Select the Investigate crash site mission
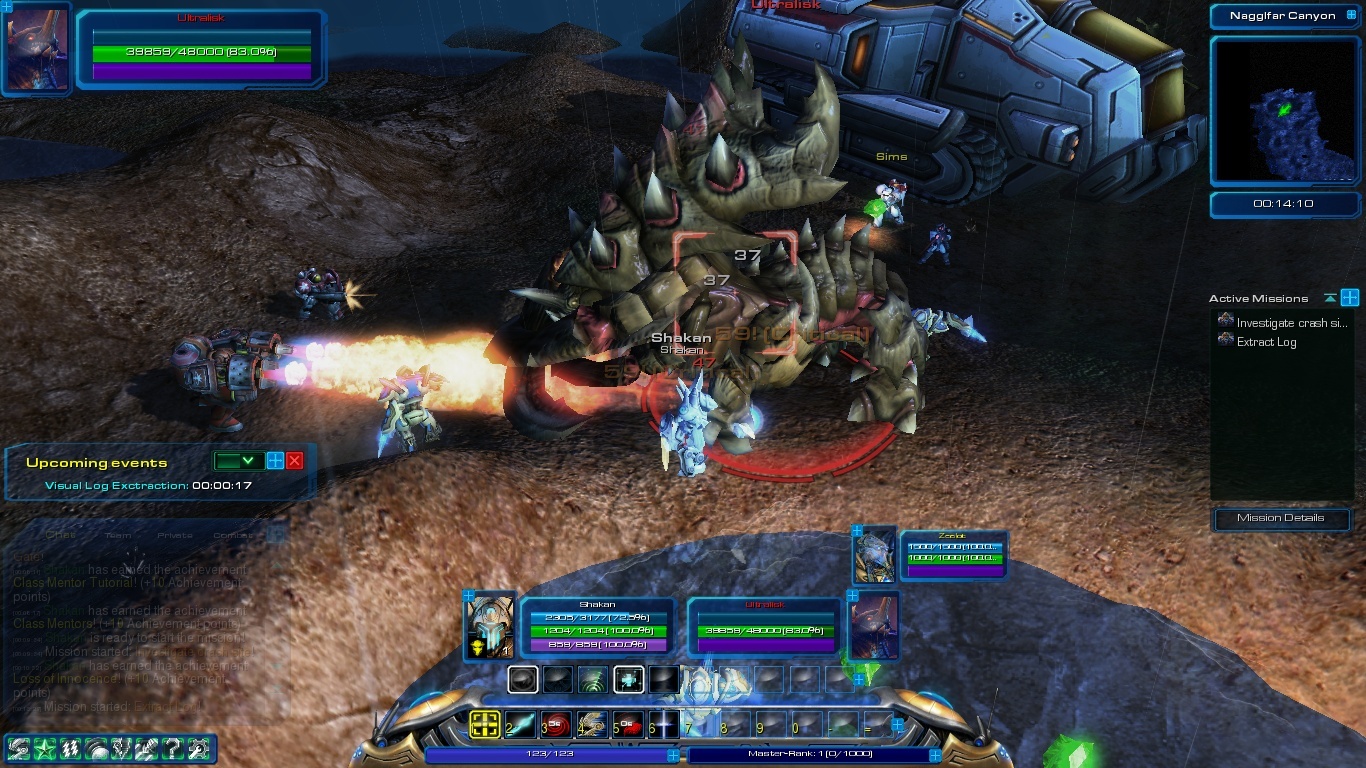This screenshot has height=768, width=1366. (1291, 323)
